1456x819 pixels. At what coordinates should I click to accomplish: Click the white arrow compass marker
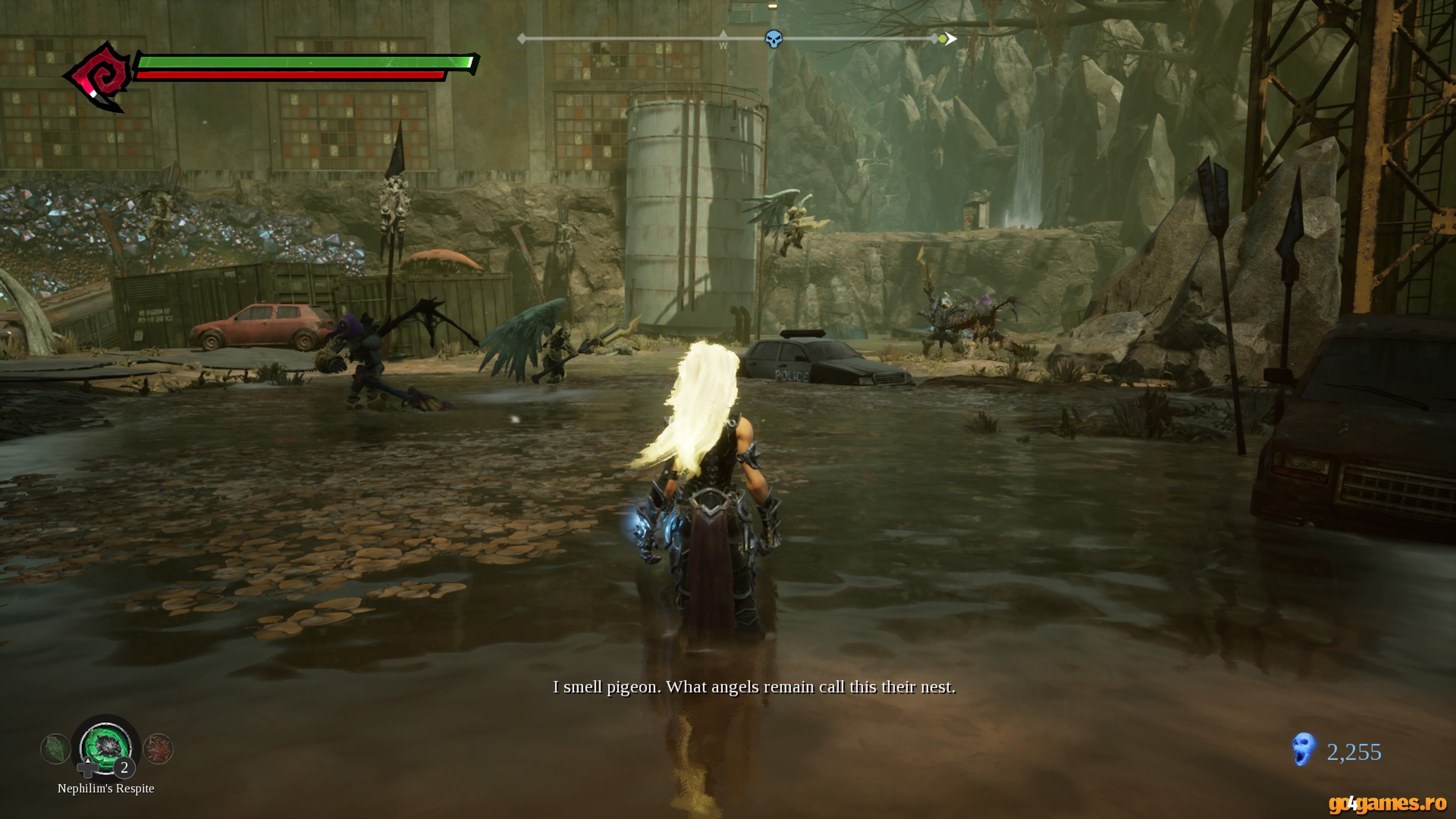pyautogui.click(x=951, y=38)
